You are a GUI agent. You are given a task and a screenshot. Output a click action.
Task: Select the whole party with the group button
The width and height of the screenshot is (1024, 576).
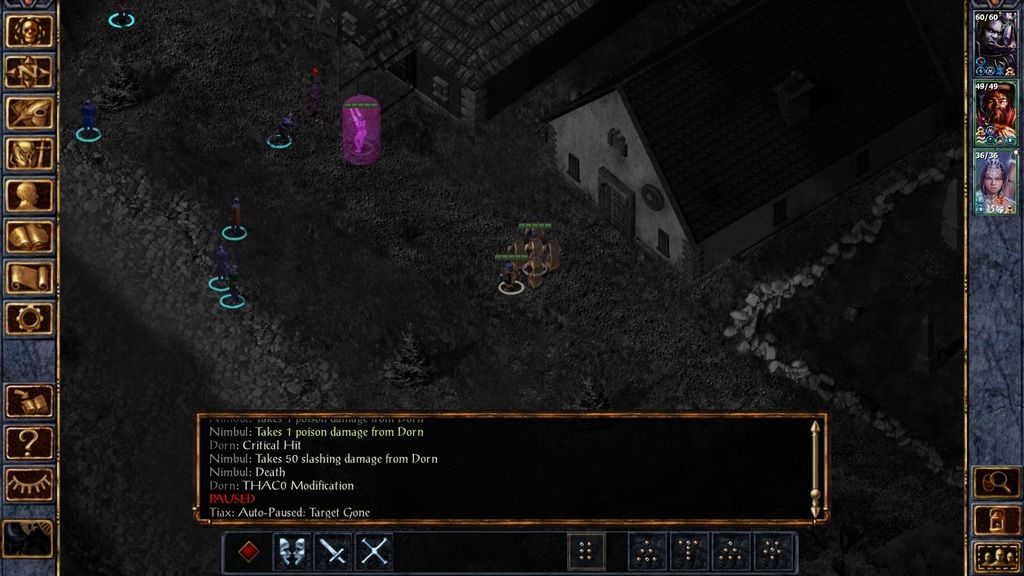(x=996, y=555)
